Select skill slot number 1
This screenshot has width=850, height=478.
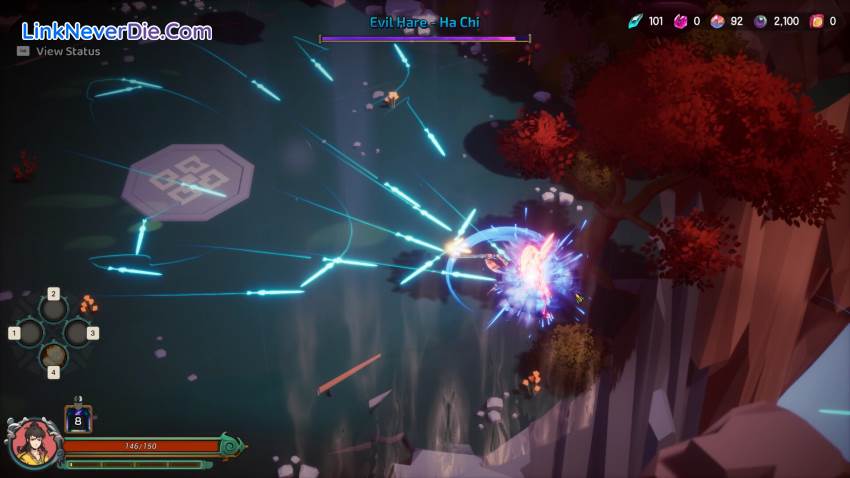click(x=28, y=333)
